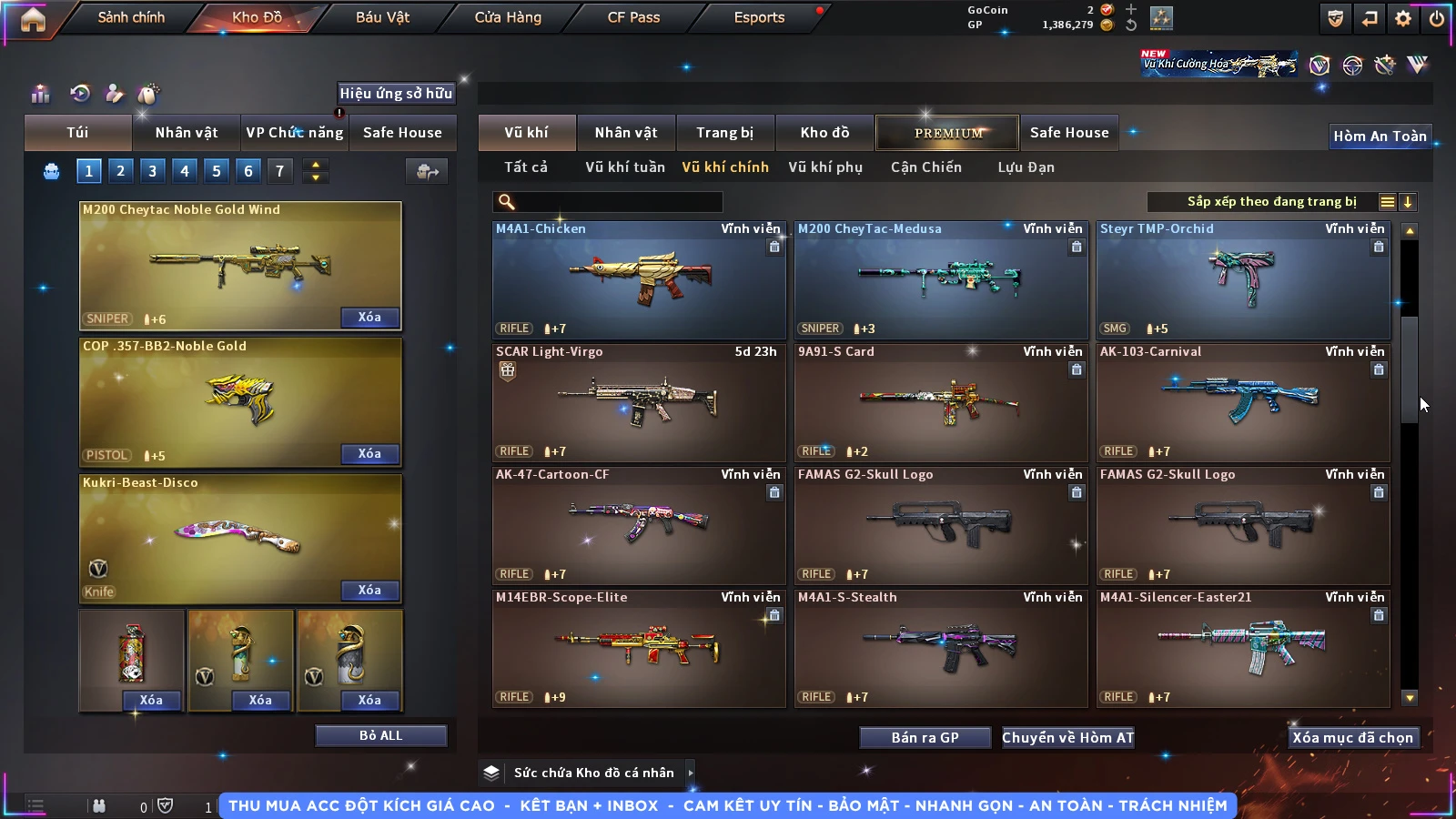This screenshot has height=819, width=1456.
Task: Switch to the Trang bị tab
Action: click(724, 133)
